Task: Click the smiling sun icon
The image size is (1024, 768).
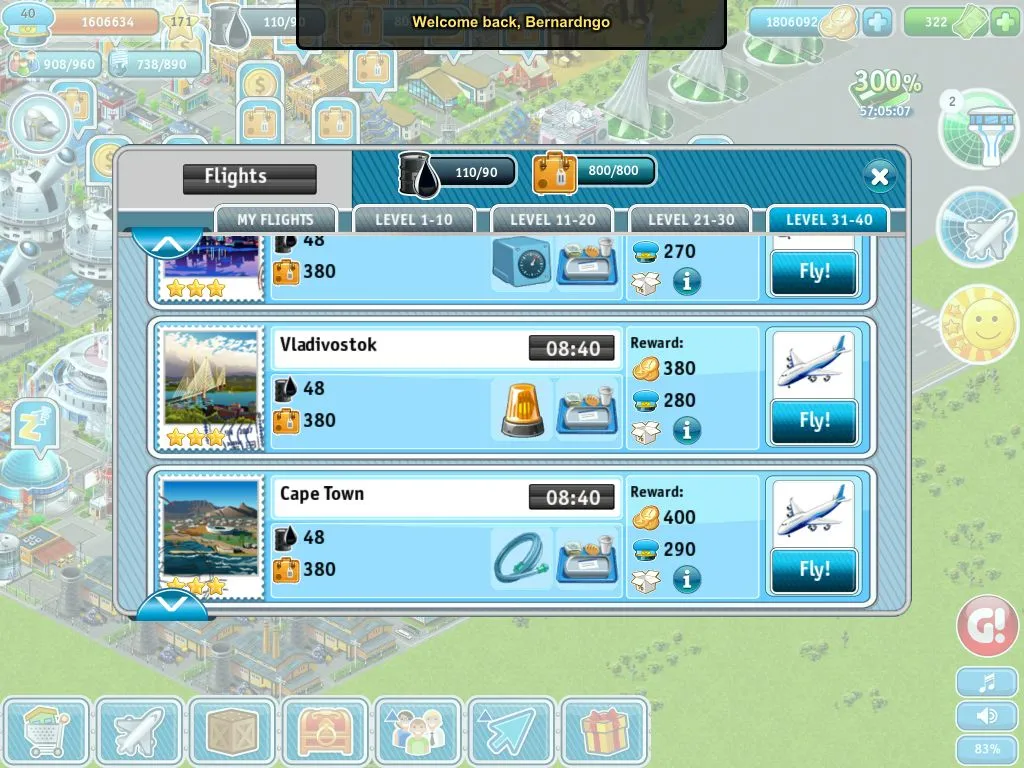Action: point(977,325)
